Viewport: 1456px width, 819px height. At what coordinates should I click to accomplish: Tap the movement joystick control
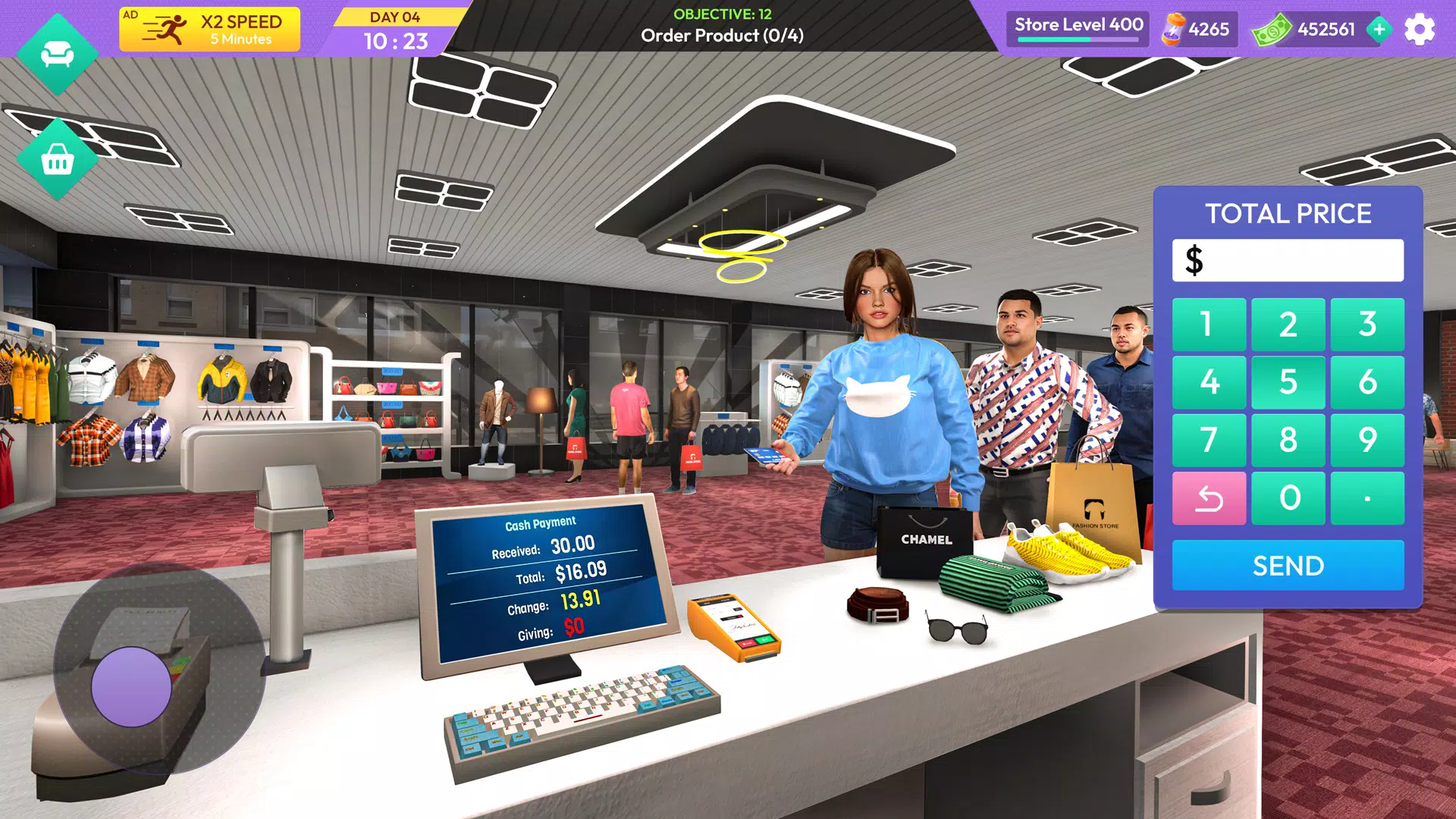[133, 686]
